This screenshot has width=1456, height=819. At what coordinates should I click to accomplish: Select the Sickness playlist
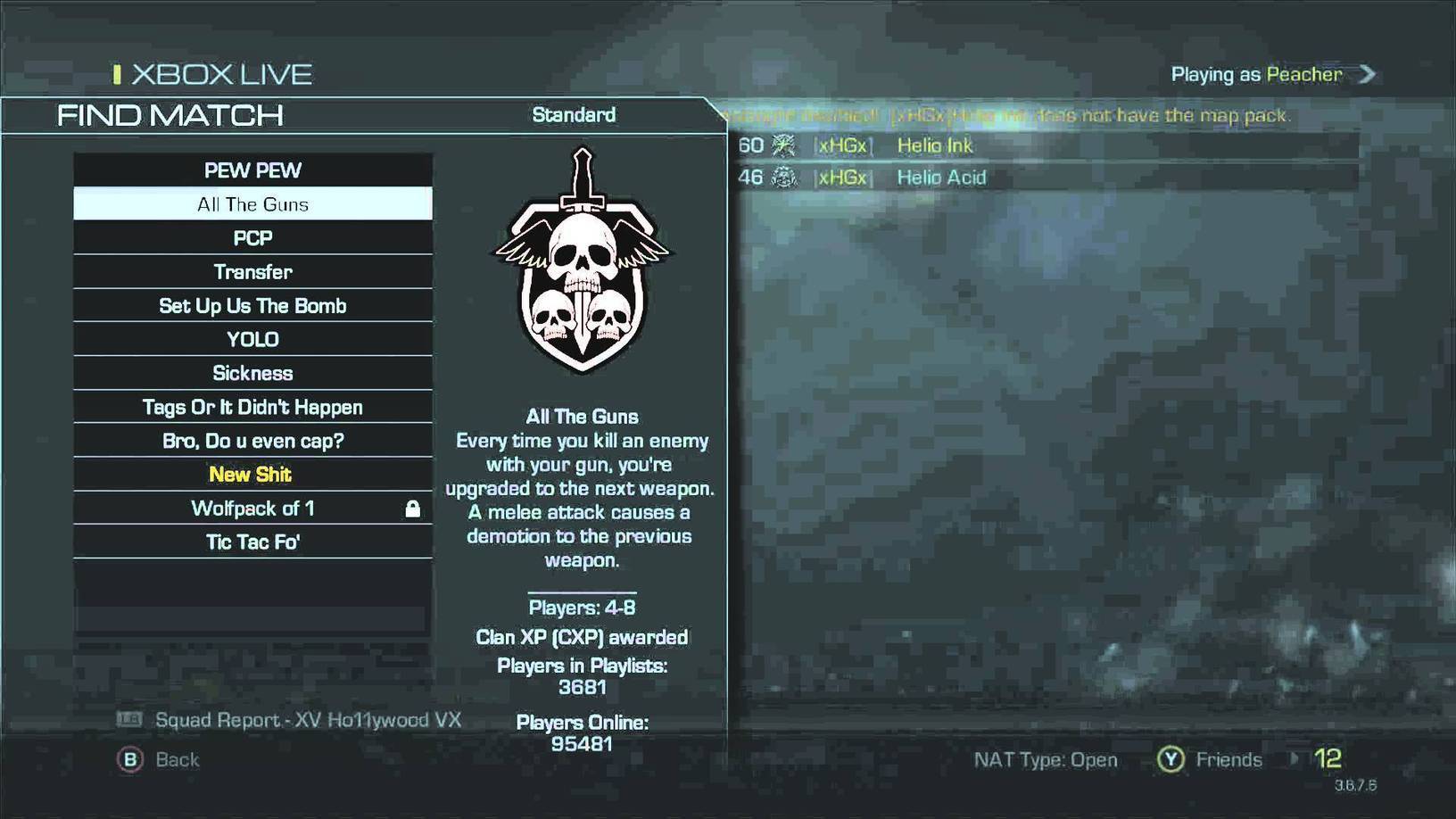[252, 373]
